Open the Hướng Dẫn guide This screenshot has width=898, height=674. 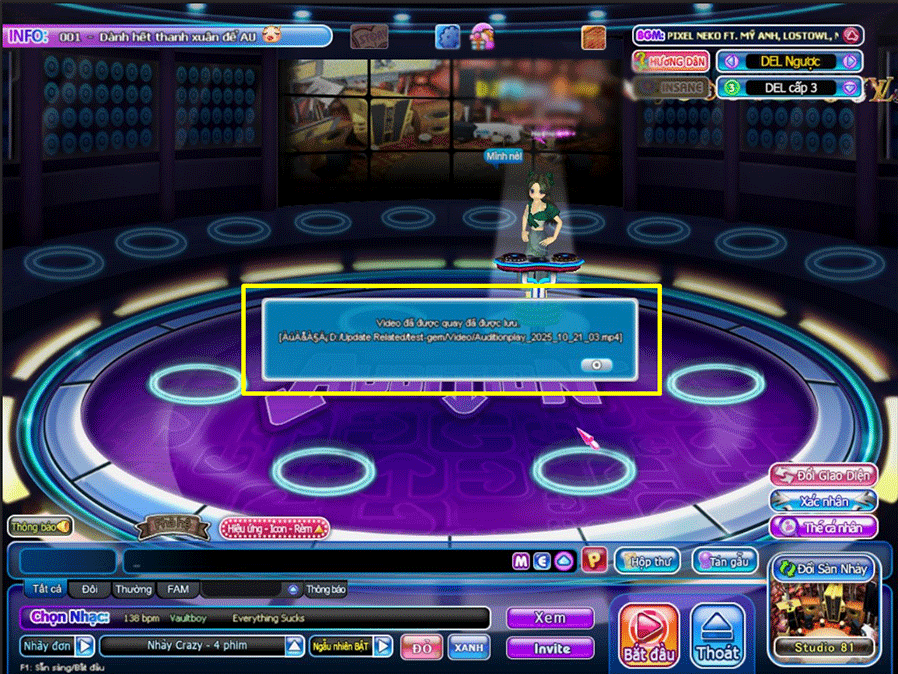tap(671, 61)
